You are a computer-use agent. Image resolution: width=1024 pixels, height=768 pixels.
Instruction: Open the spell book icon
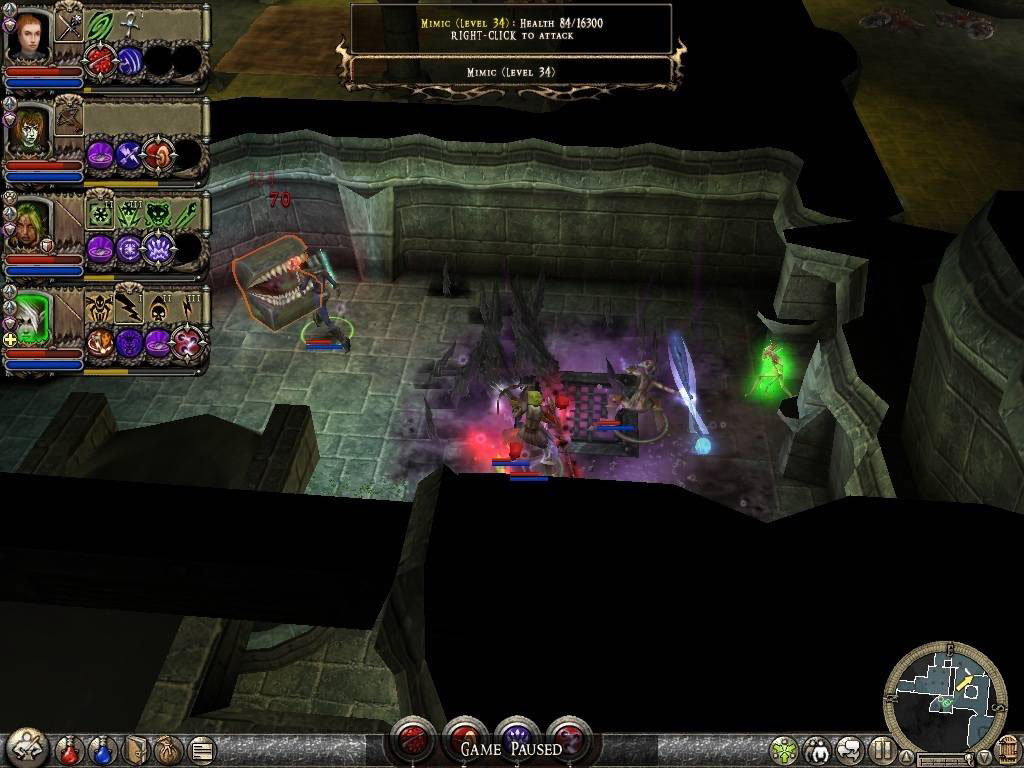135,748
